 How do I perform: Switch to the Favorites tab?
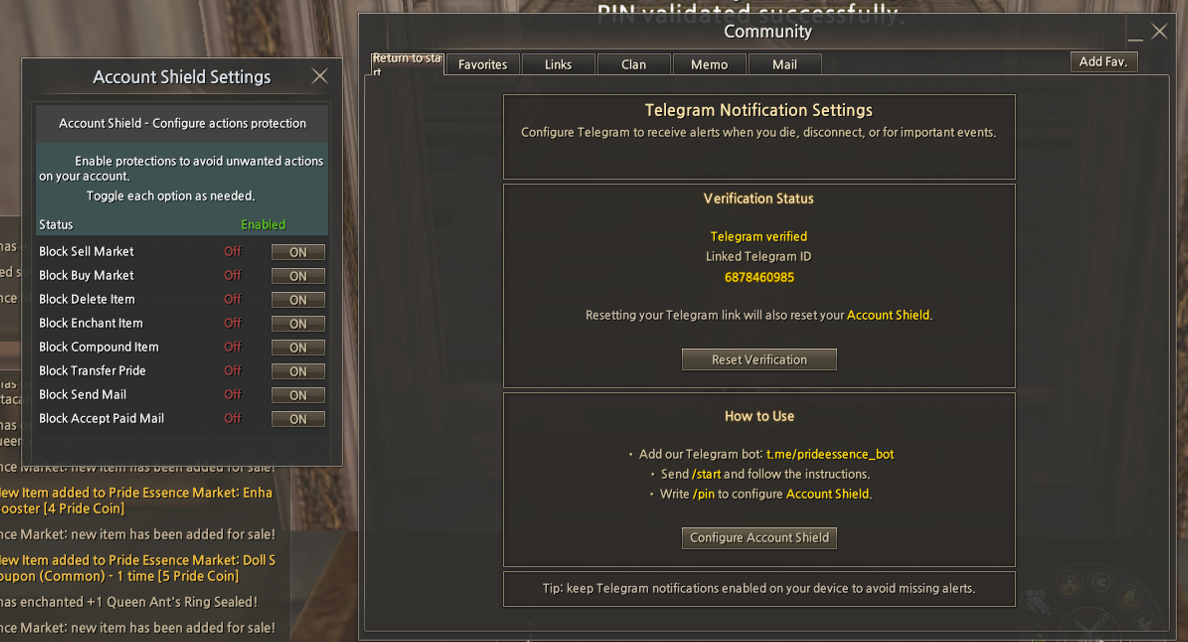click(482, 64)
